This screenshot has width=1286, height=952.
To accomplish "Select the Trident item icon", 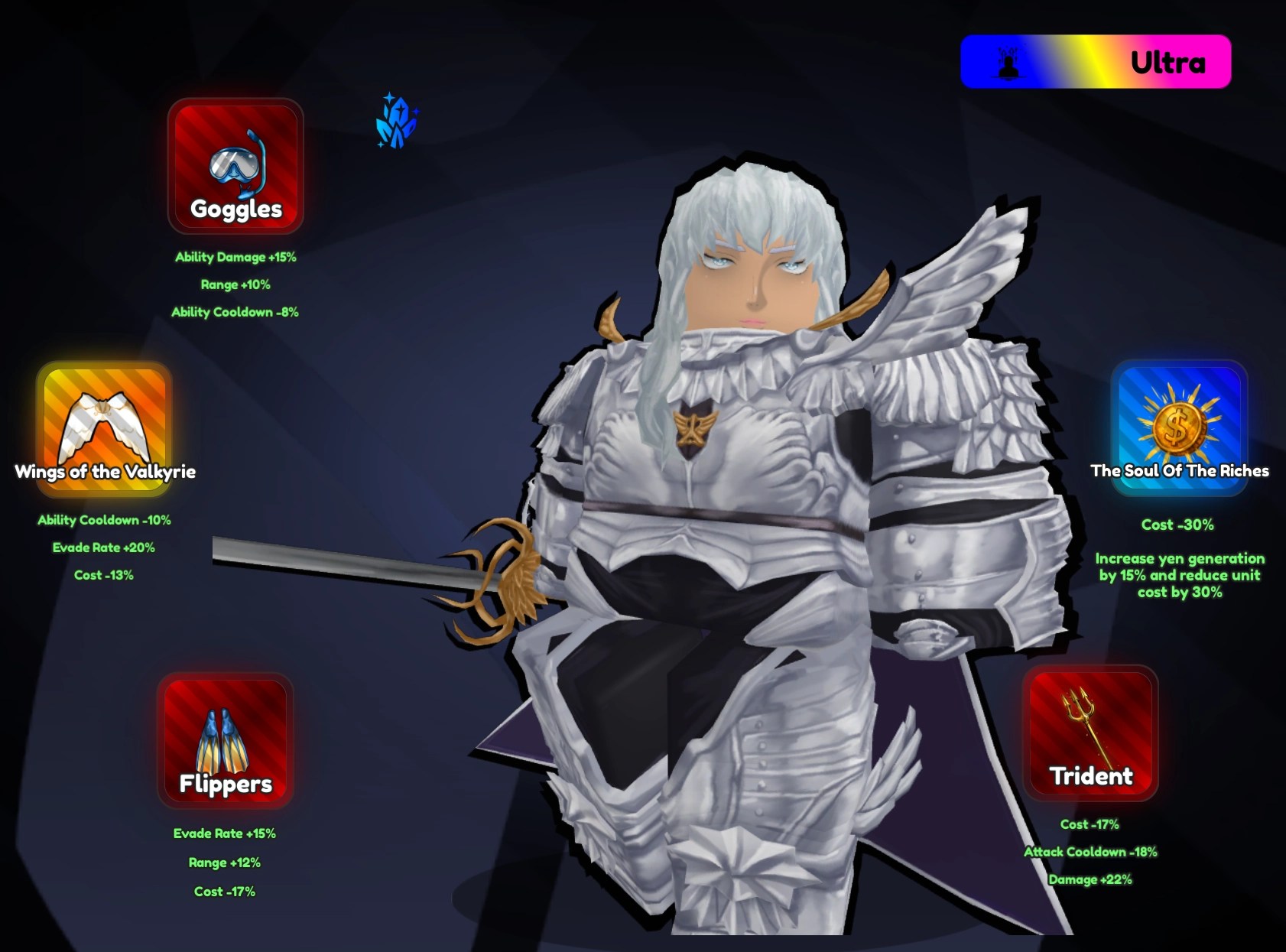I will (x=1092, y=734).
